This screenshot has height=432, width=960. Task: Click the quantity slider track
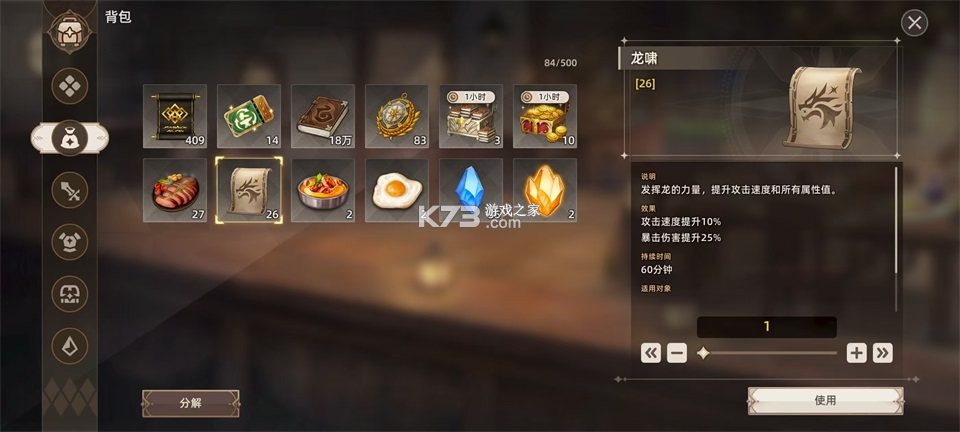pos(768,353)
